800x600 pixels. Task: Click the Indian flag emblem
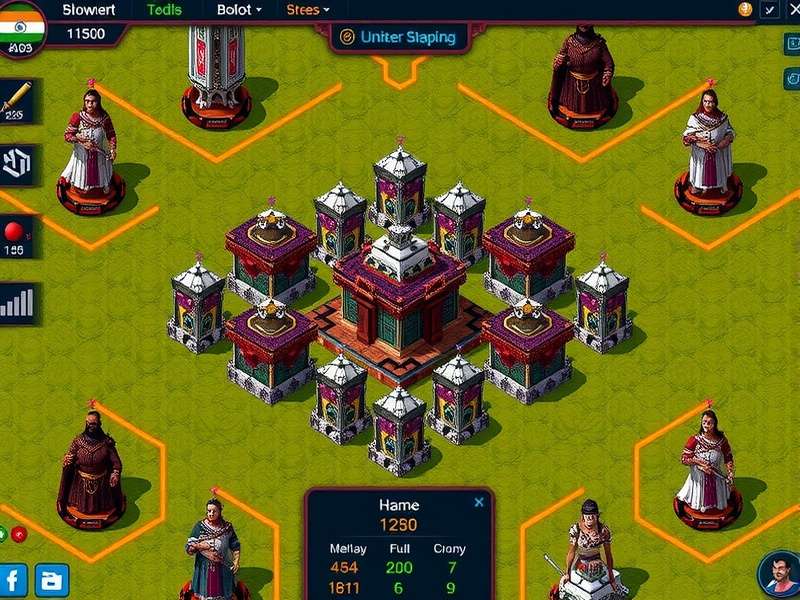[21, 20]
